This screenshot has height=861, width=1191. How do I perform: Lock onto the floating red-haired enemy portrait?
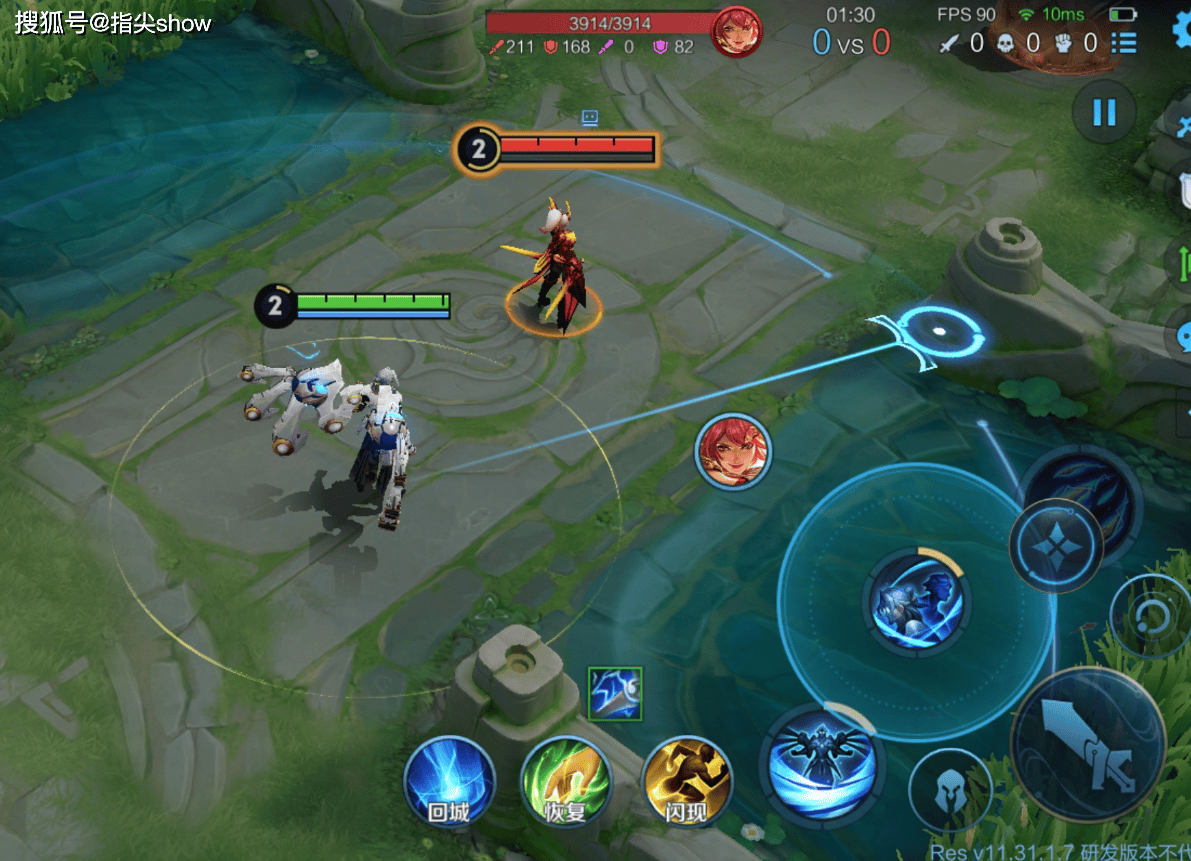[733, 451]
